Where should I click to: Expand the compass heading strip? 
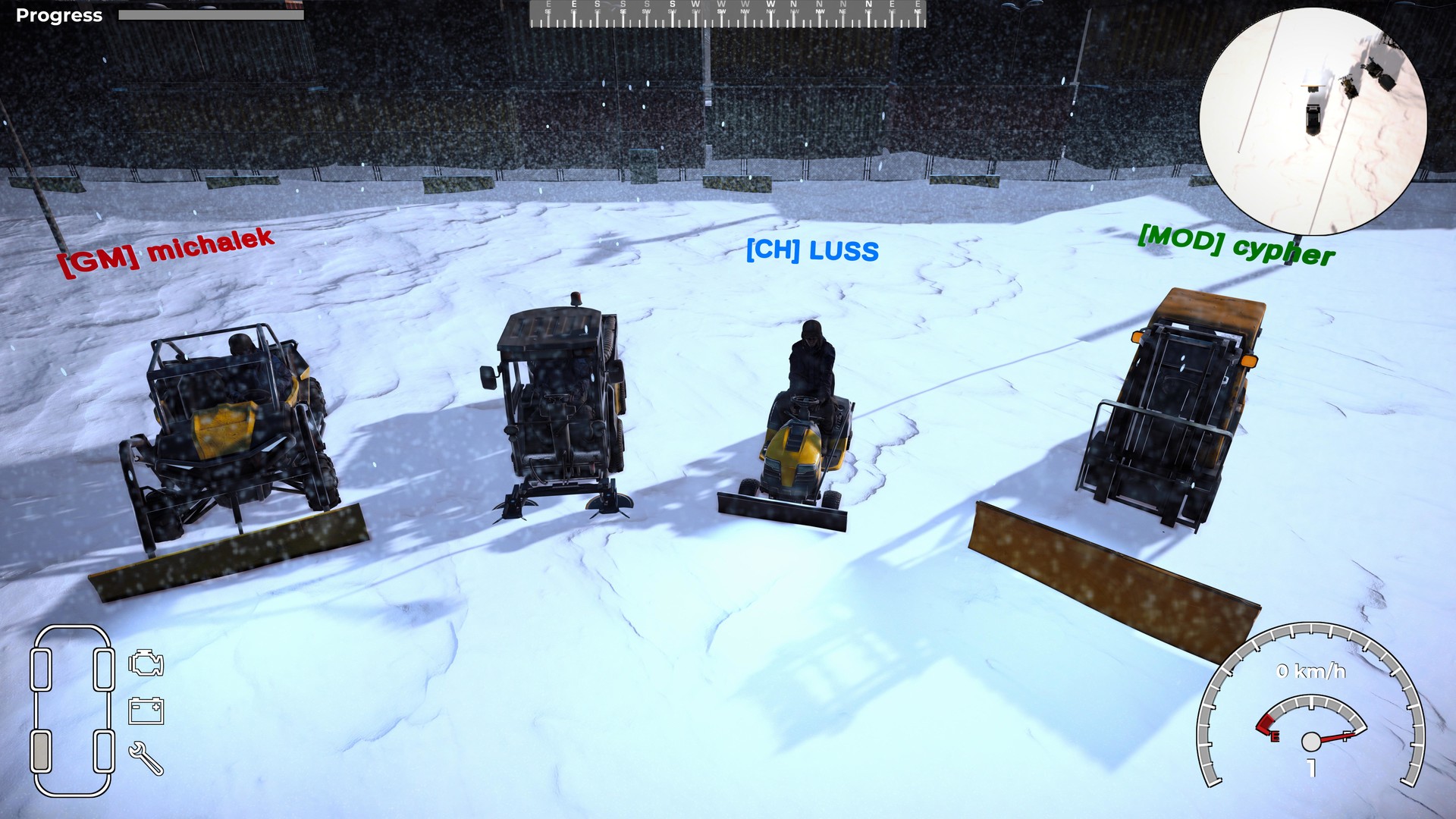[x=728, y=14]
